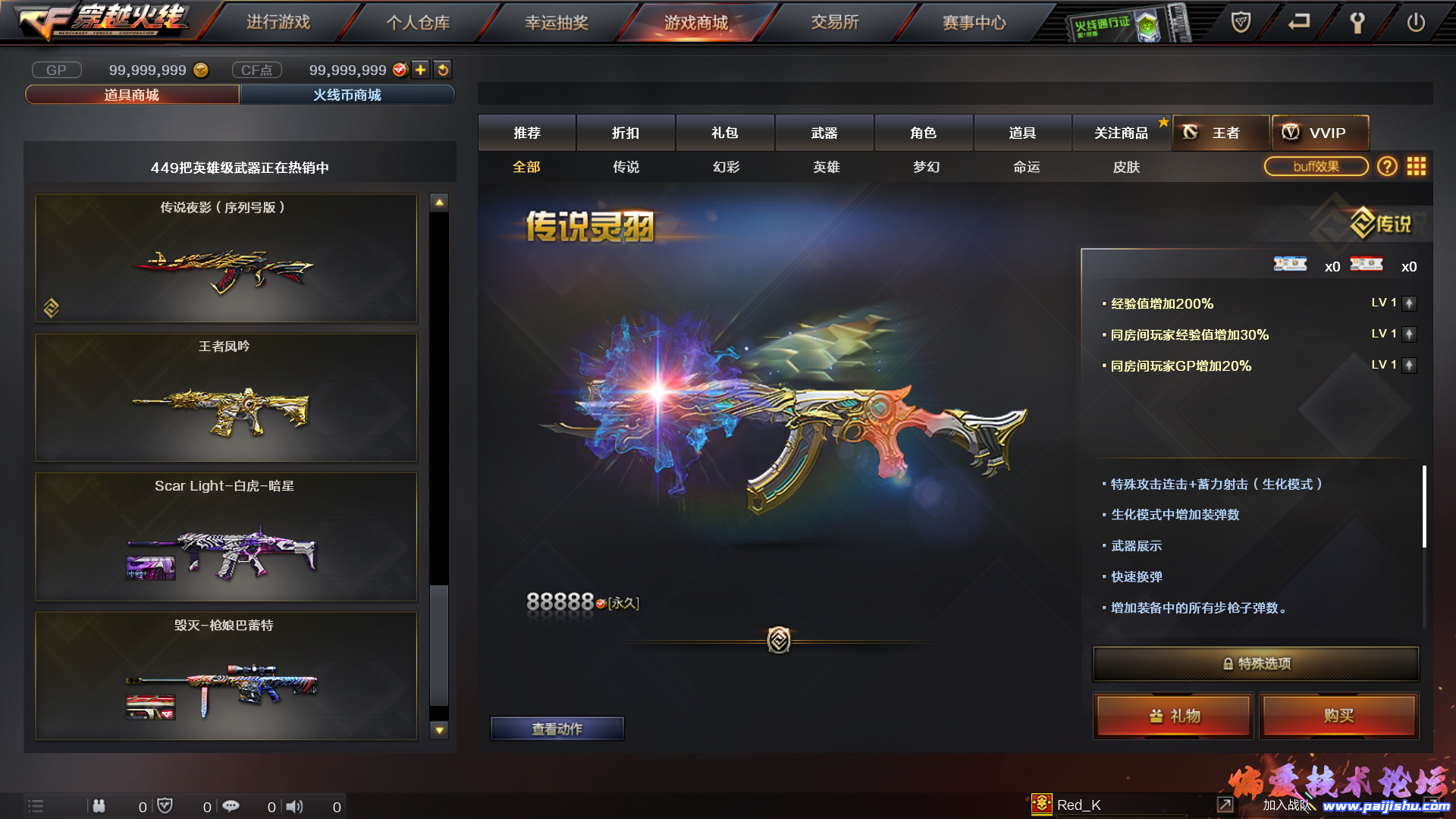The width and height of the screenshot is (1456, 819).
Task: Select the 传说夜影 weapon listing
Action: click(x=226, y=258)
